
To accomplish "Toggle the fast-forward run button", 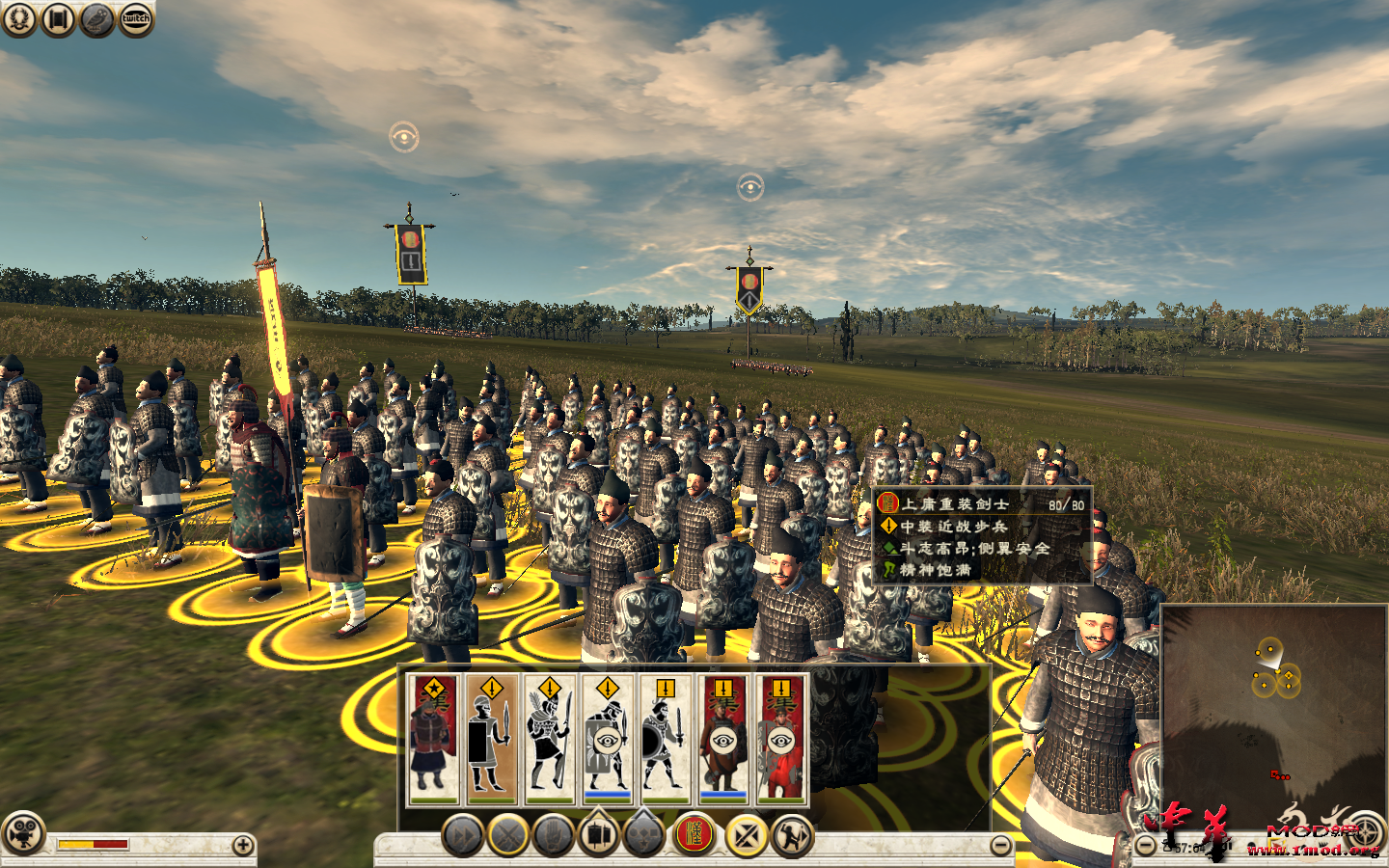I will click(462, 835).
